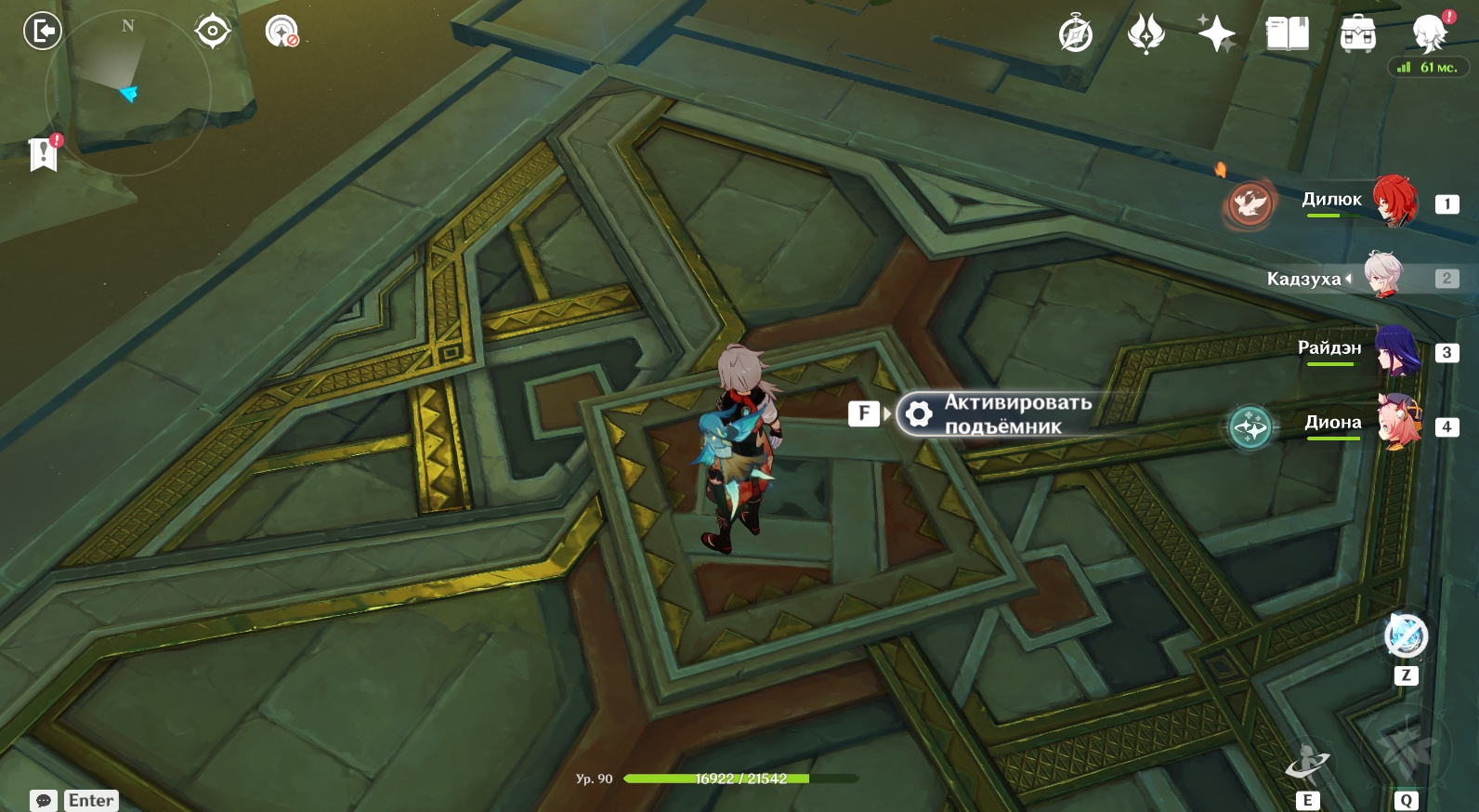This screenshot has width=1479, height=812.
Task: Open the quest navigation target icon
Action: click(213, 32)
